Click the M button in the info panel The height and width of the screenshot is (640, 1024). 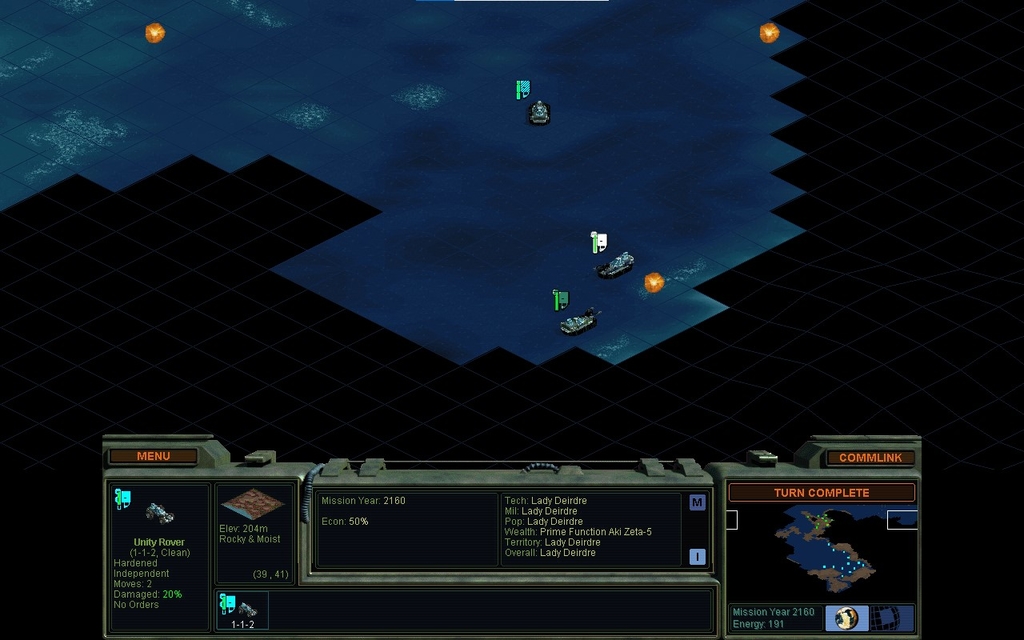point(697,503)
